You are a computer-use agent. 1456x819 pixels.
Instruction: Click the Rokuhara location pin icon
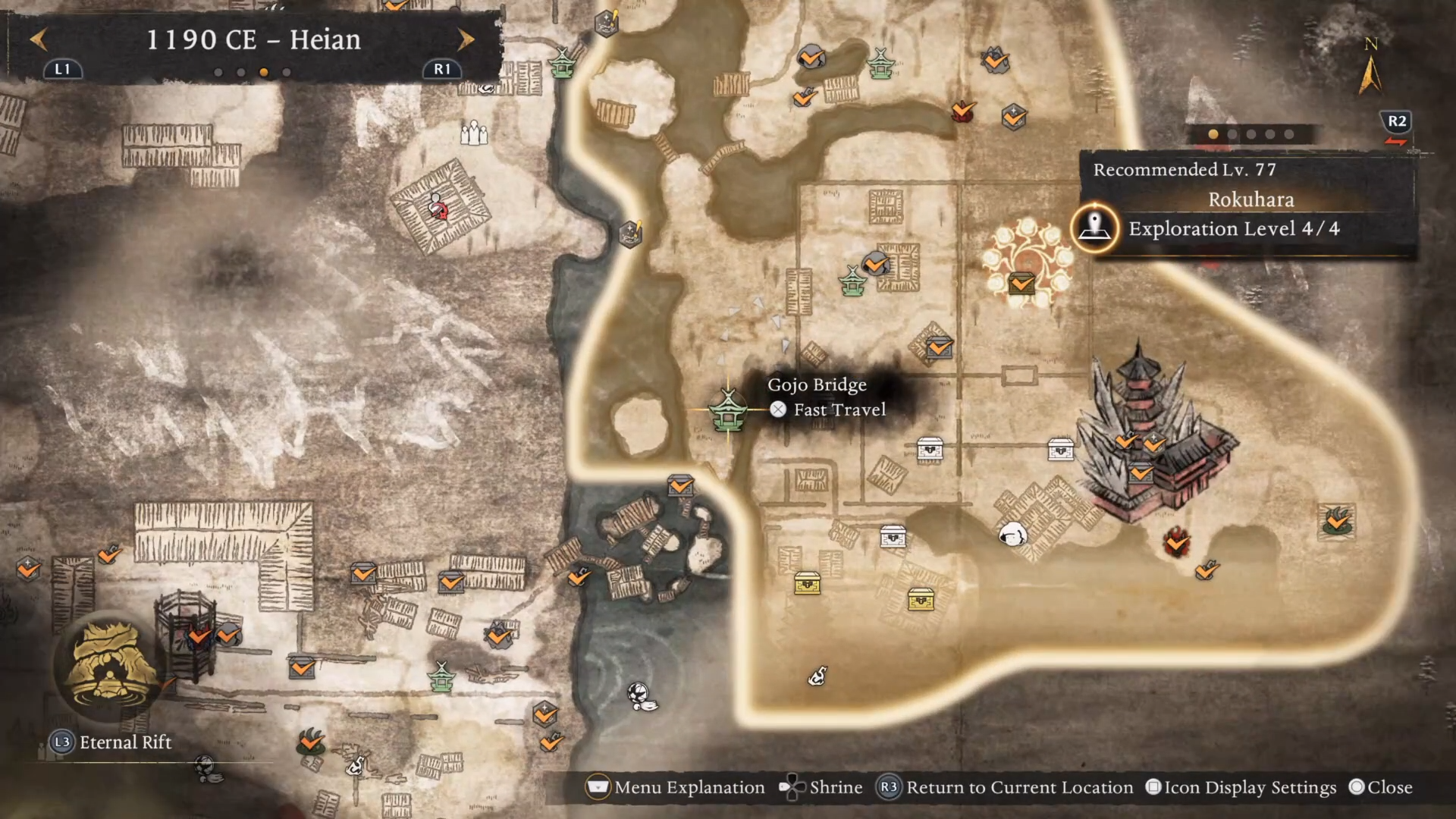coord(1094,227)
